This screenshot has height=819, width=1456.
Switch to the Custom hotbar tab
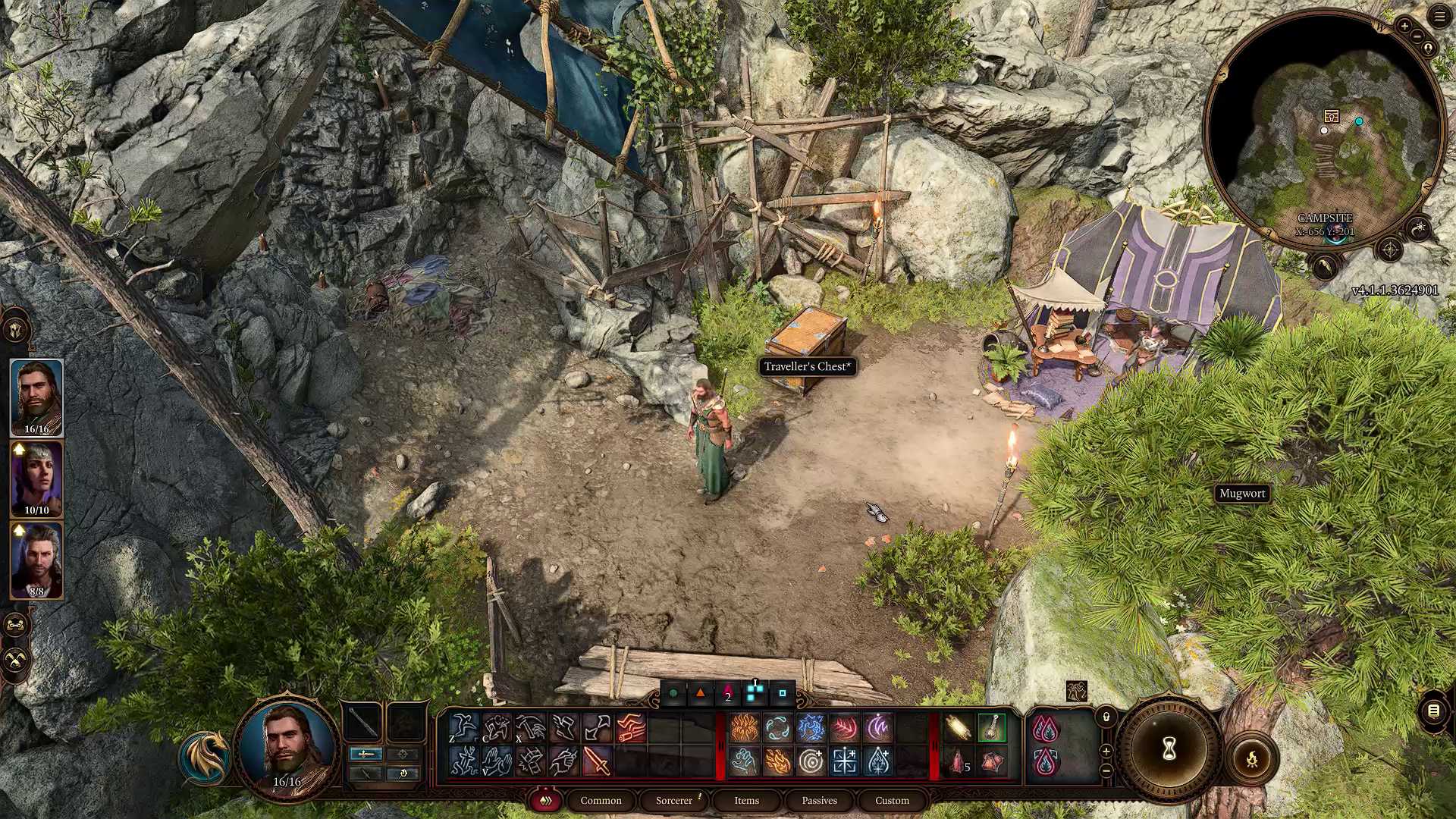click(x=892, y=800)
